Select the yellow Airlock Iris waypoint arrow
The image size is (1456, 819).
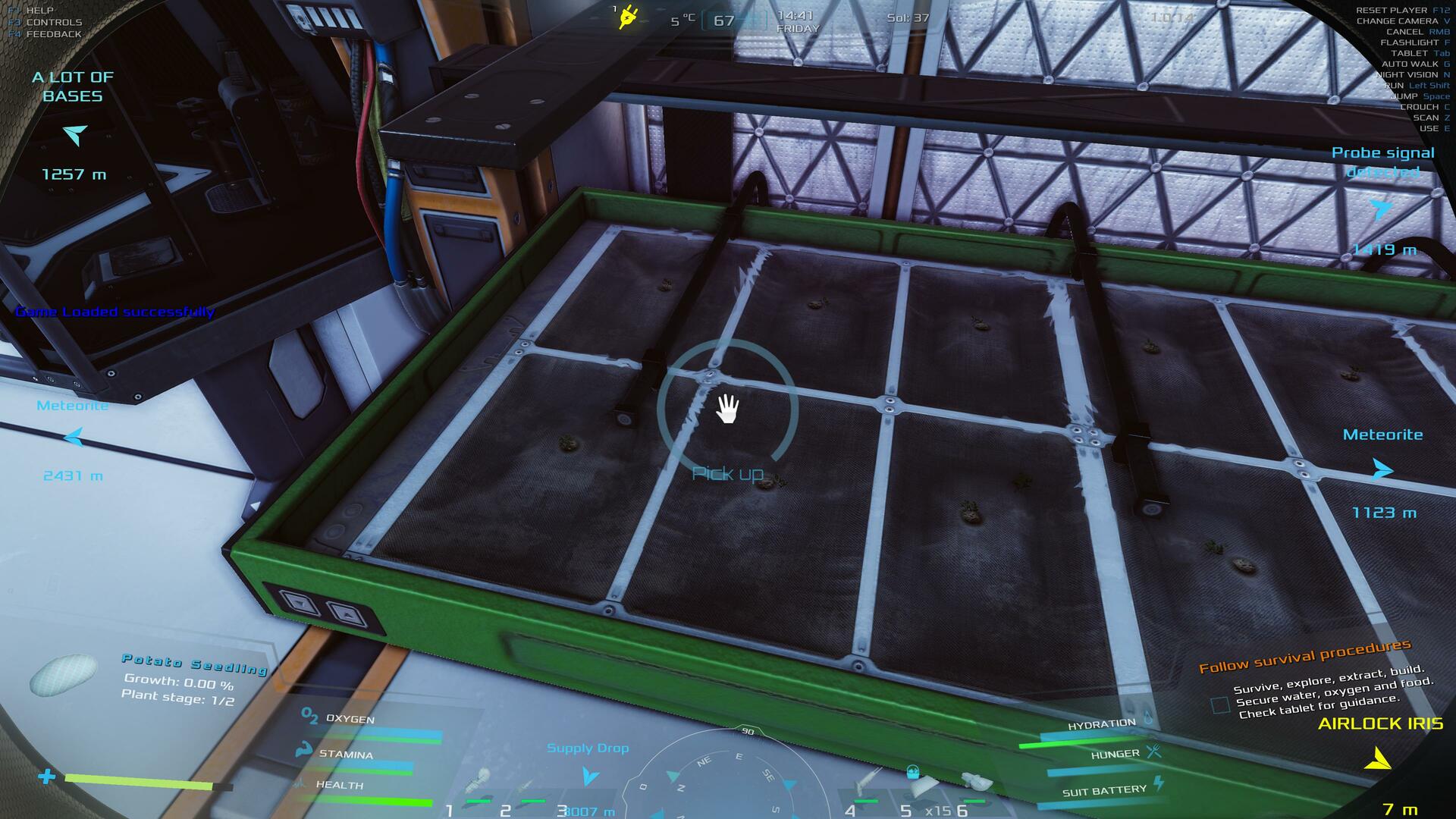(x=1378, y=758)
